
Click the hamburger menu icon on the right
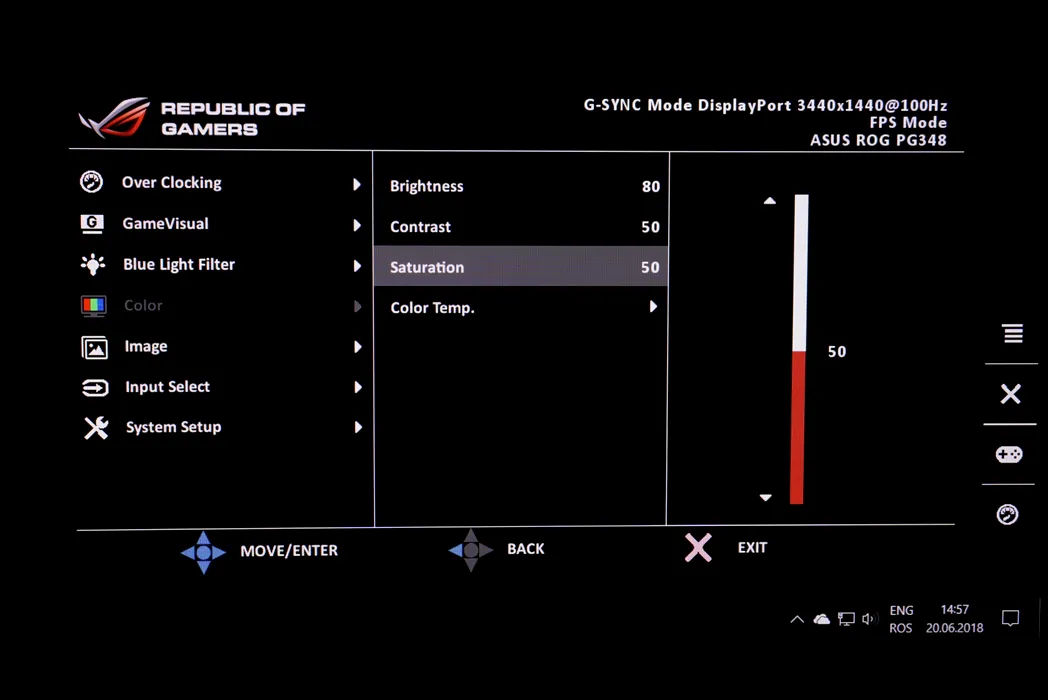pos(1012,334)
